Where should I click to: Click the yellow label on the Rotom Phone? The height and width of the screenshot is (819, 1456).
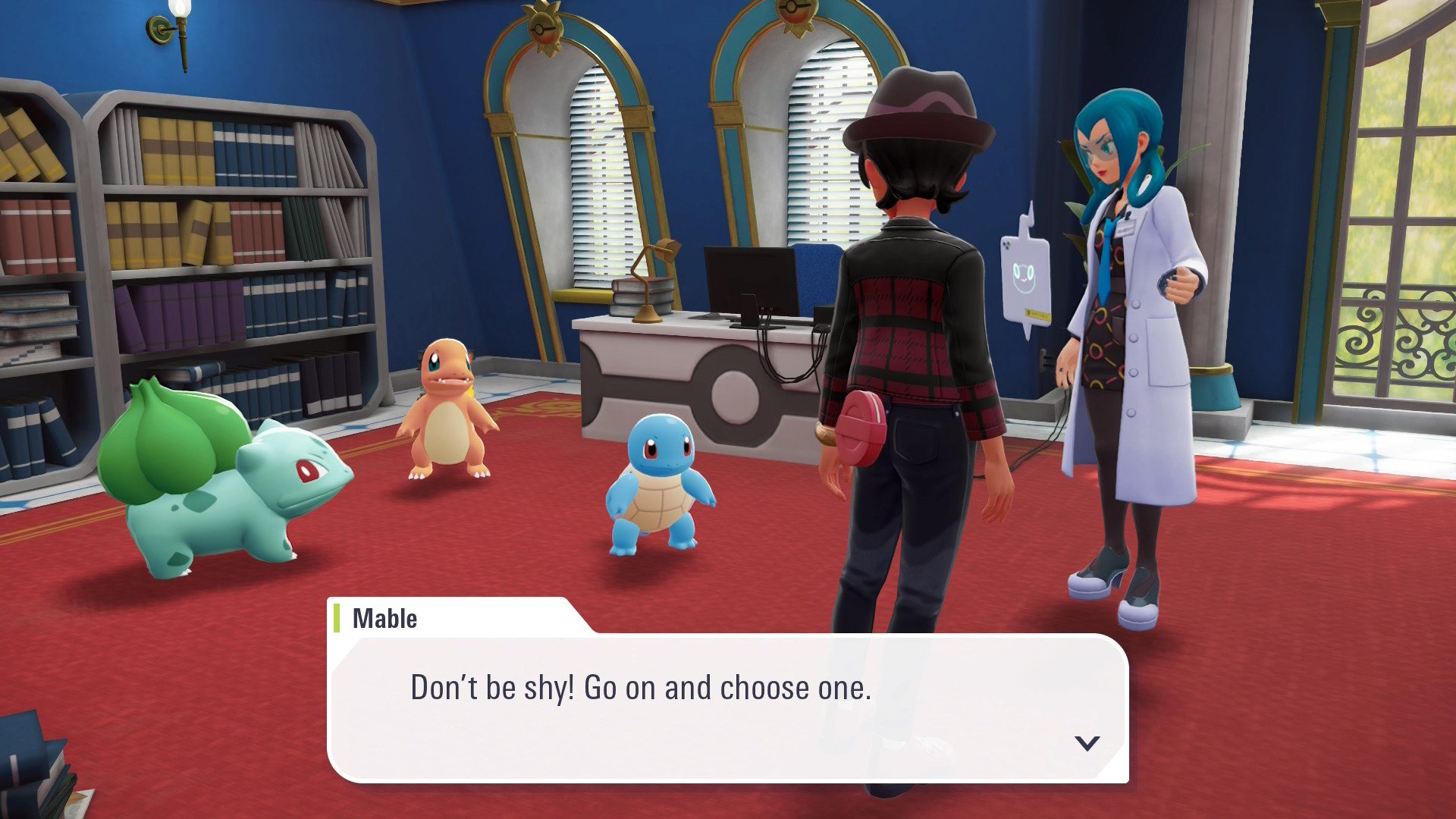tap(1037, 313)
